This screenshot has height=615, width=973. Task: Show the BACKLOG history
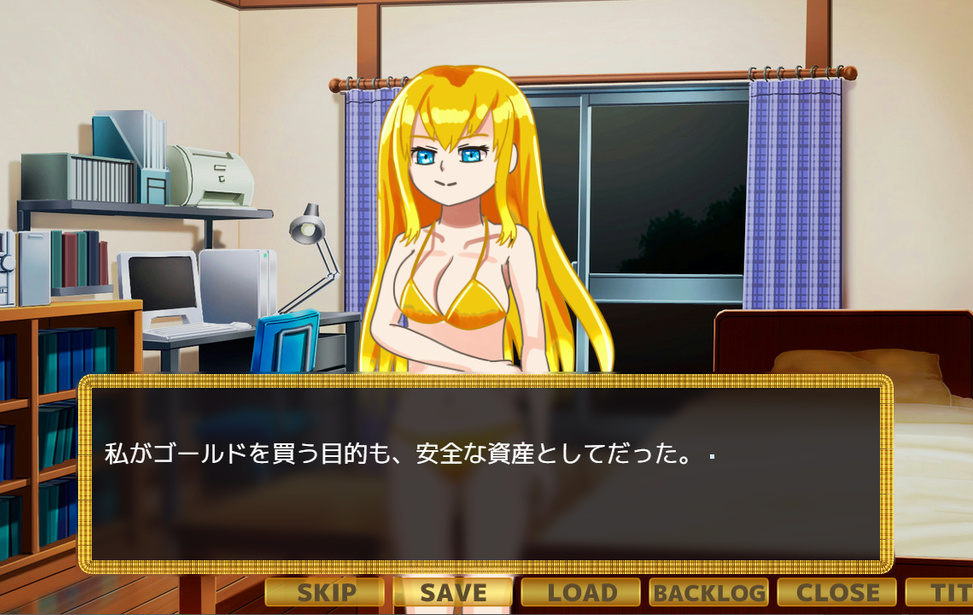pyautogui.click(x=709, y=592)
